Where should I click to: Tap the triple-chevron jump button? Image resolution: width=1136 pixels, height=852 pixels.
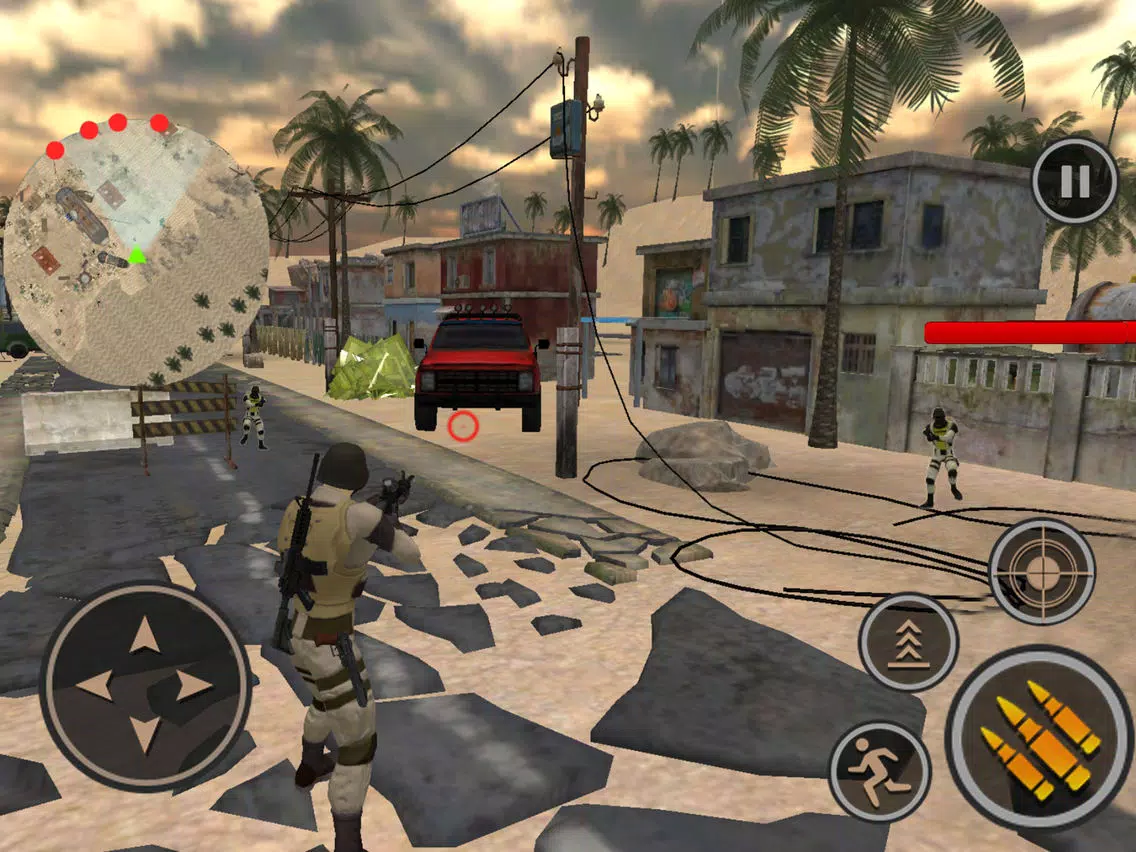click(908, 641)
